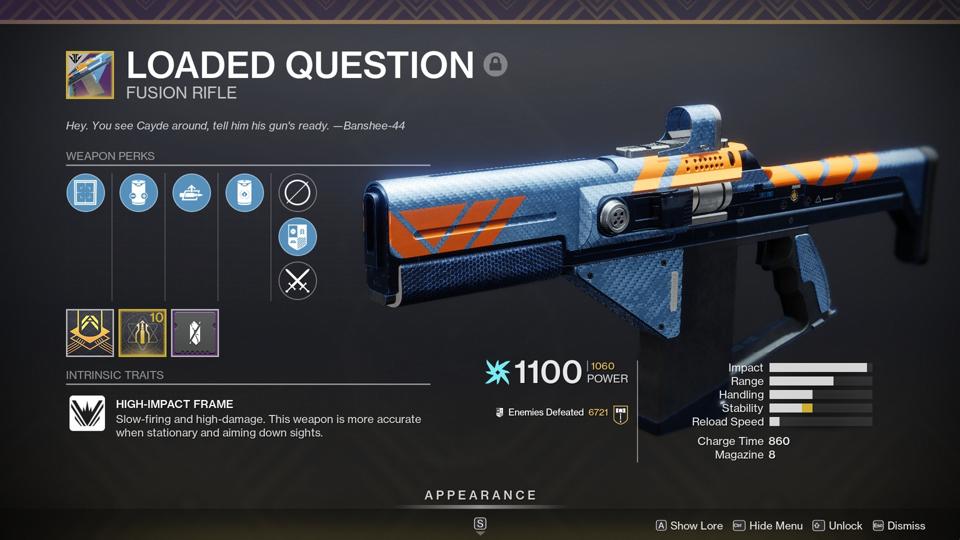This screenshot has width=960, height=540.
Task: Choose the battery perk with diamond symbol
Action: (245, 192)
